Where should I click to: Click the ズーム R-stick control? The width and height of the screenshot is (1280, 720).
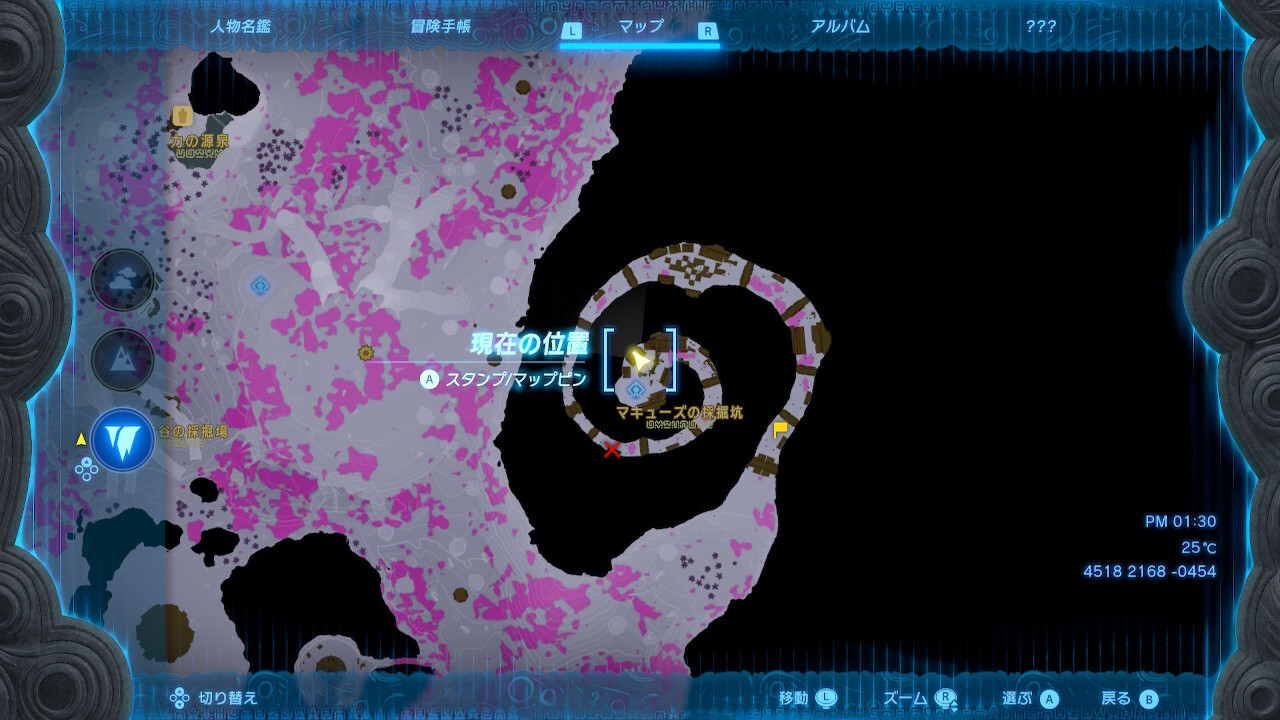tap(920, 697)
